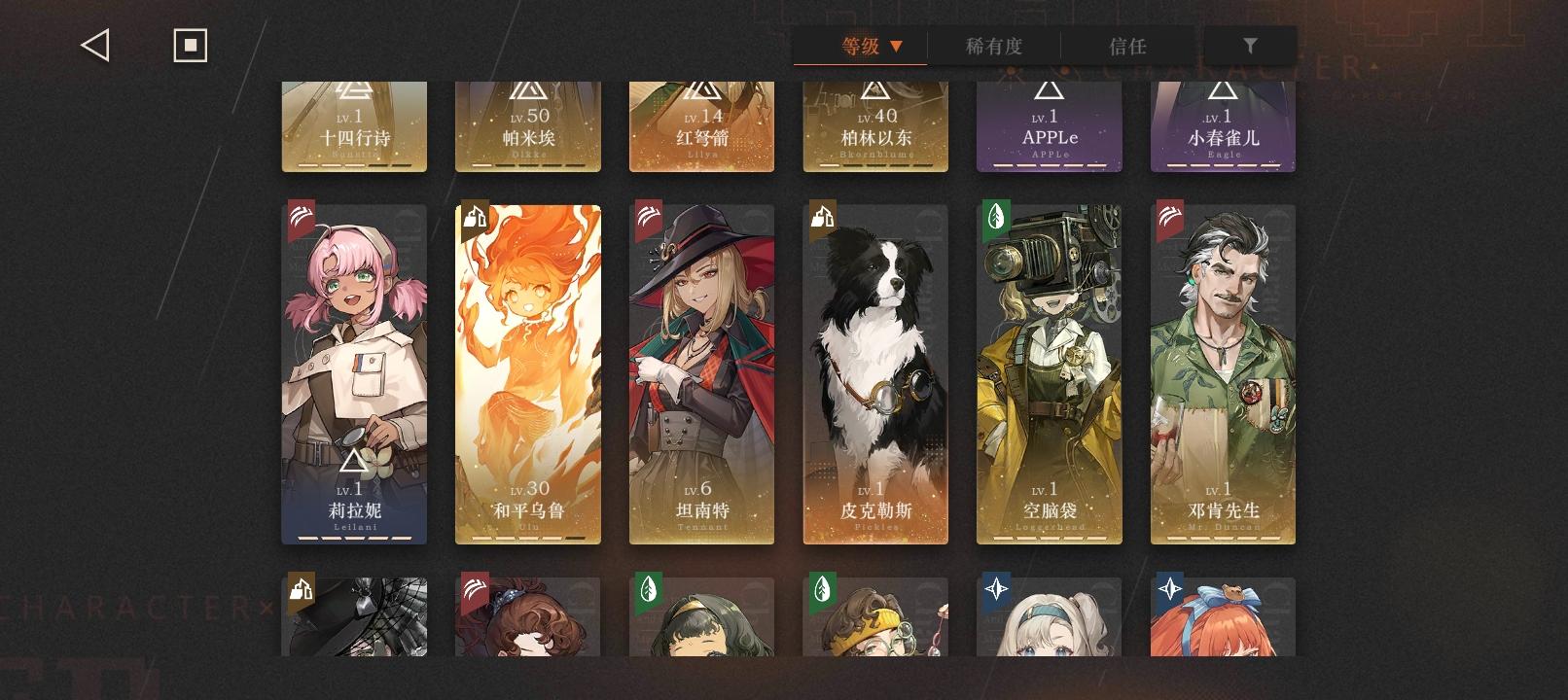Click the gold affinity badge on 和平乌鲁's card
This screenshot has width=1568, height=700.
coord(474,220)
